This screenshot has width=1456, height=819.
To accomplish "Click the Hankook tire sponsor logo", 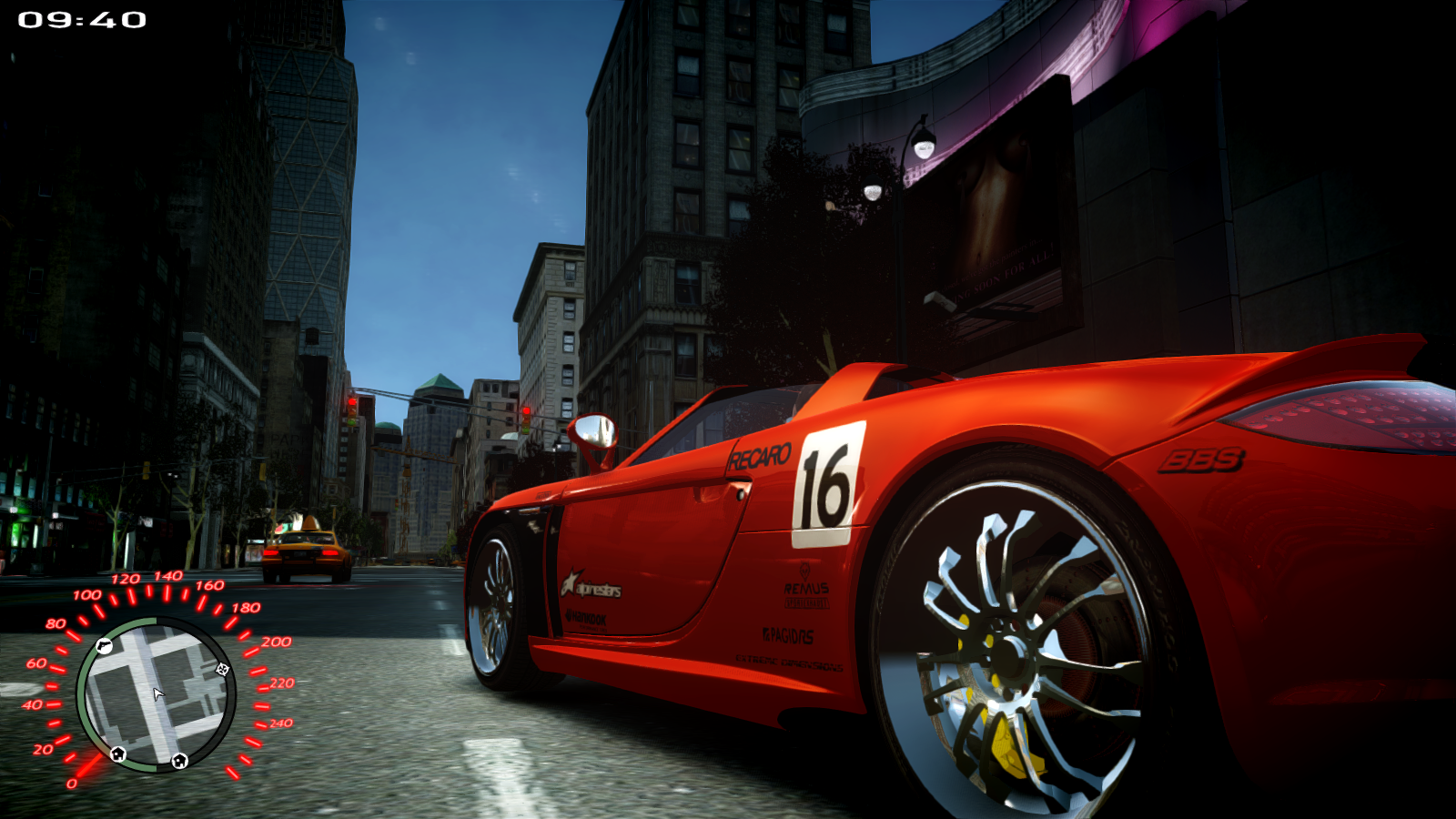I will tap(587, 617).
